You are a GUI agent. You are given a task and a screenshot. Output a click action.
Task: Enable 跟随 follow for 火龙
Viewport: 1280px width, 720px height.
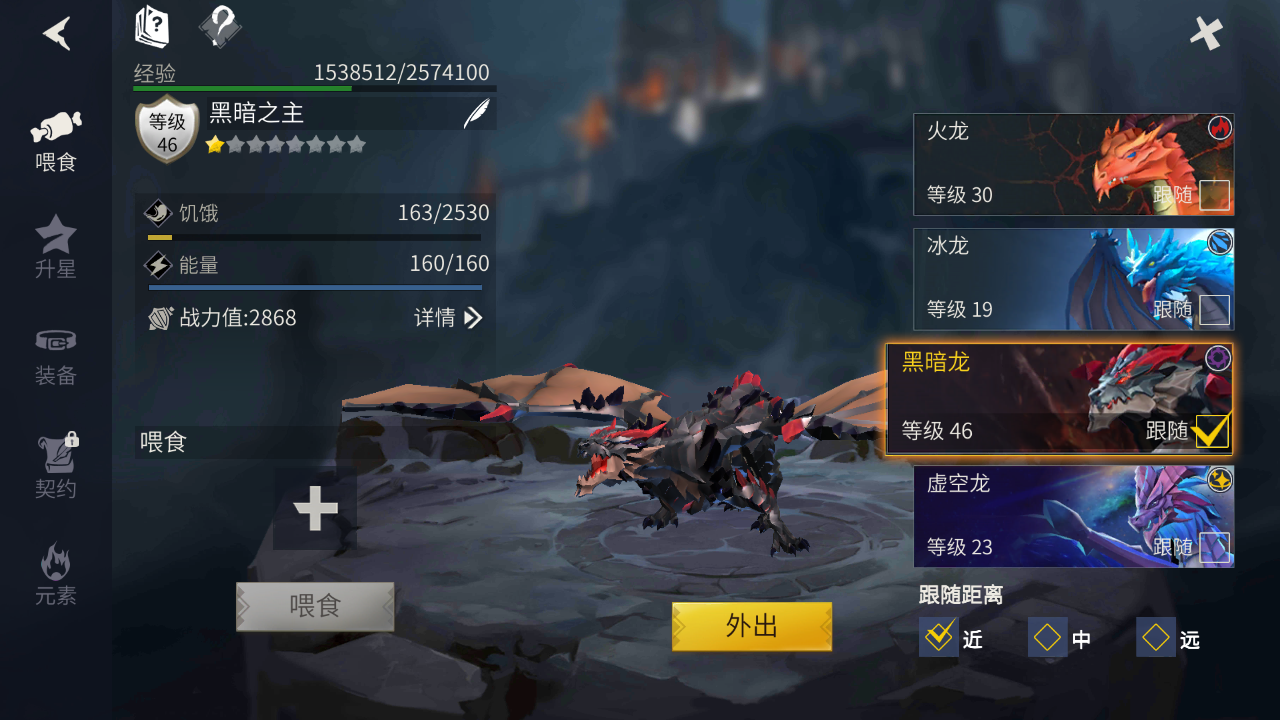tap(1216, 196)
